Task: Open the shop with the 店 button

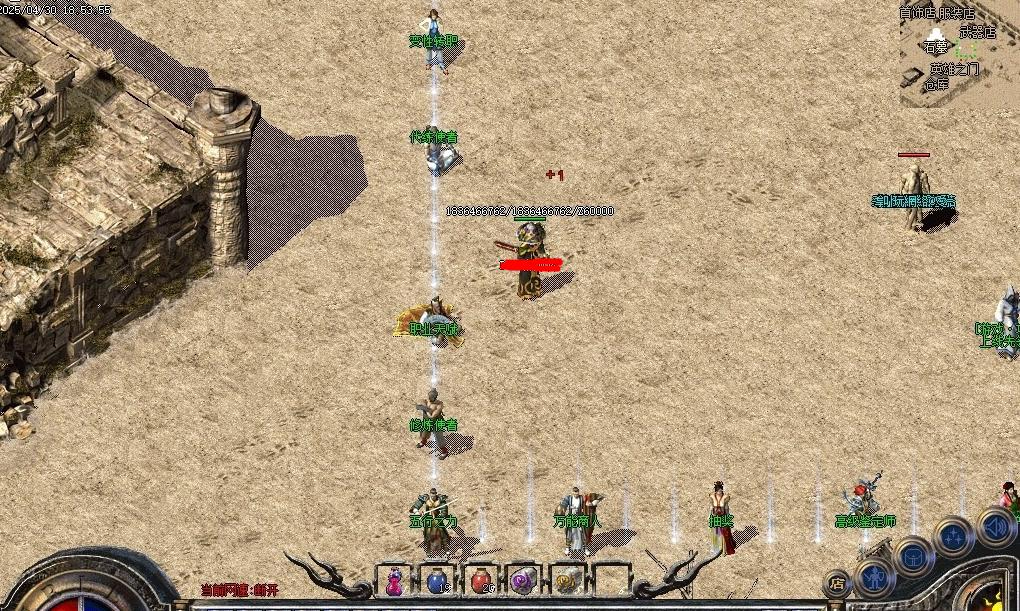Action: click(837, 582)
